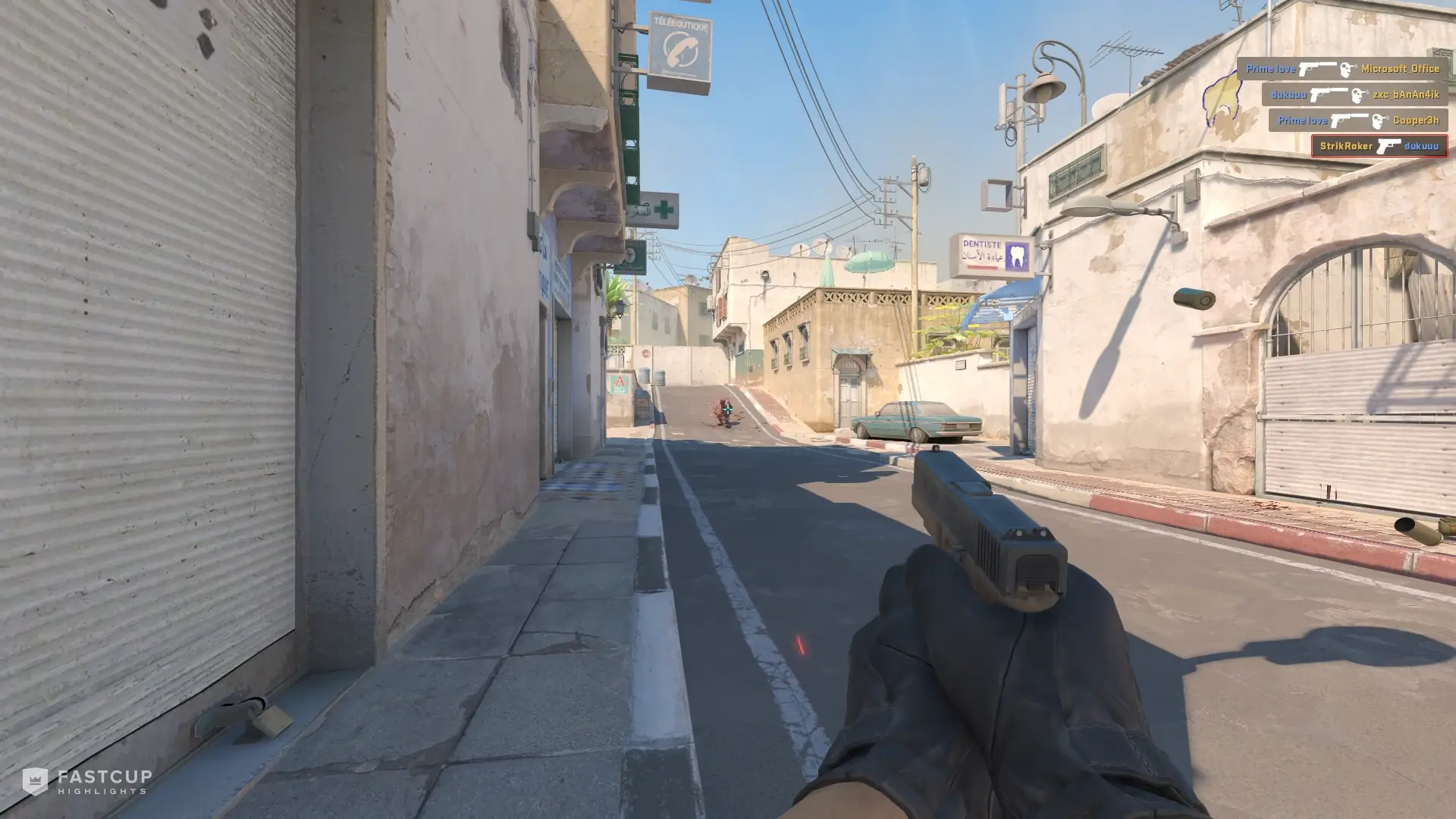Viewport: 1456px width, 819px height.
Task: Click the killer name Prime love in top row
Action: (1270, 69)
